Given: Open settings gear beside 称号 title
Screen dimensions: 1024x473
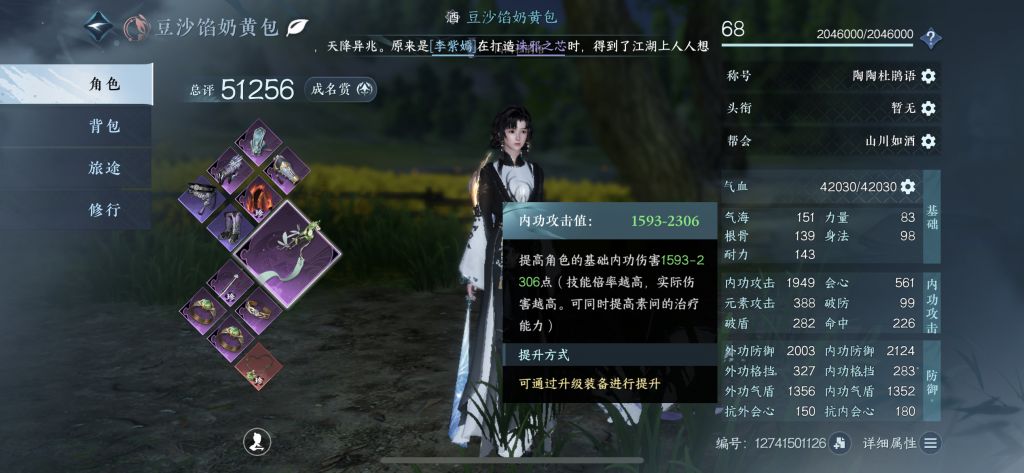Looking at the screenshot, I should point(928,76).
